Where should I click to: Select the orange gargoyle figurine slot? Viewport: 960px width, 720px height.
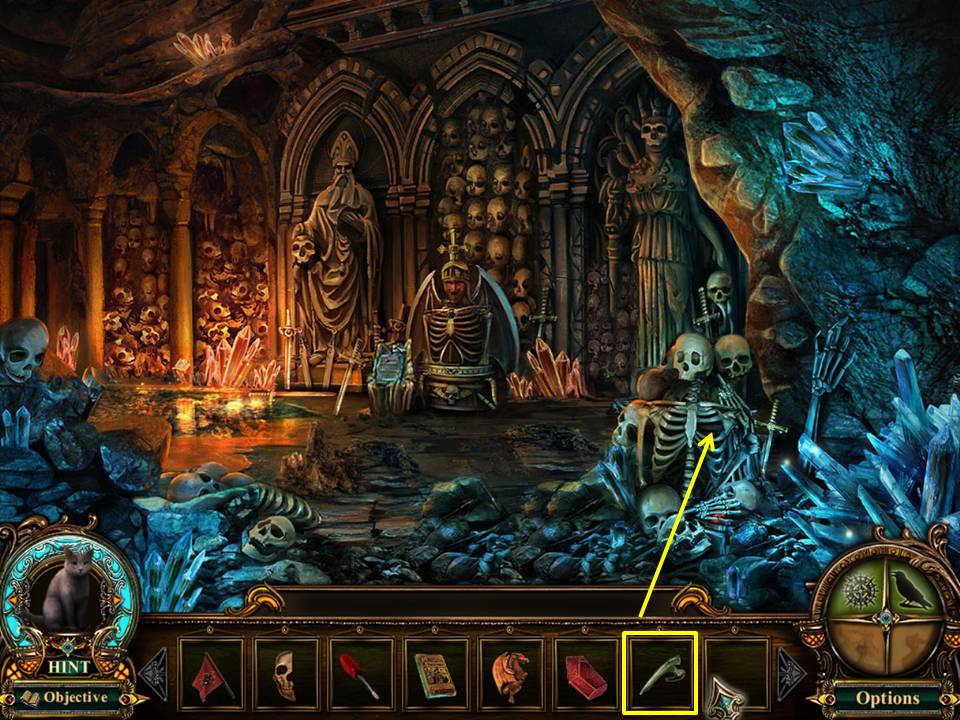(511, 674)
